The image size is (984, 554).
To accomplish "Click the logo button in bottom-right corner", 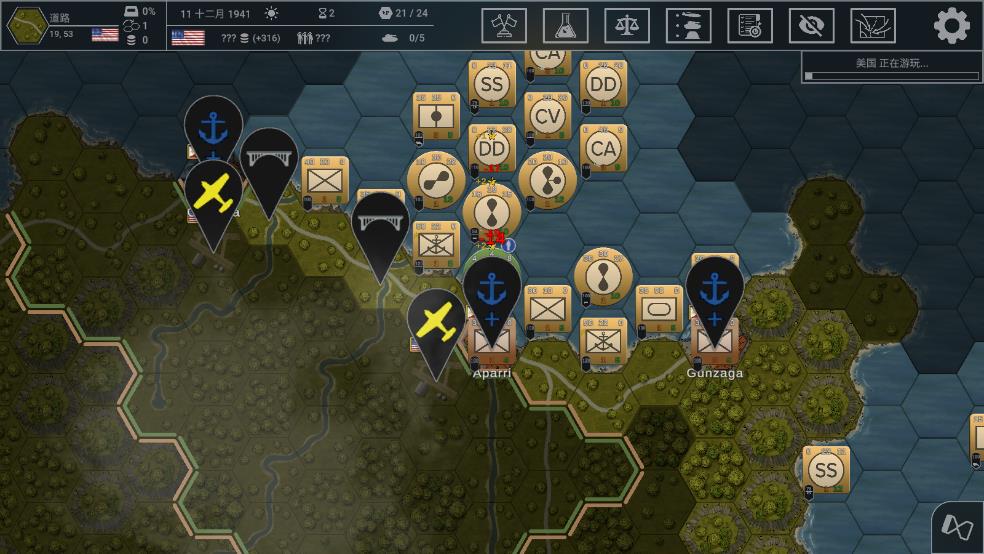I will click(957, 527).
